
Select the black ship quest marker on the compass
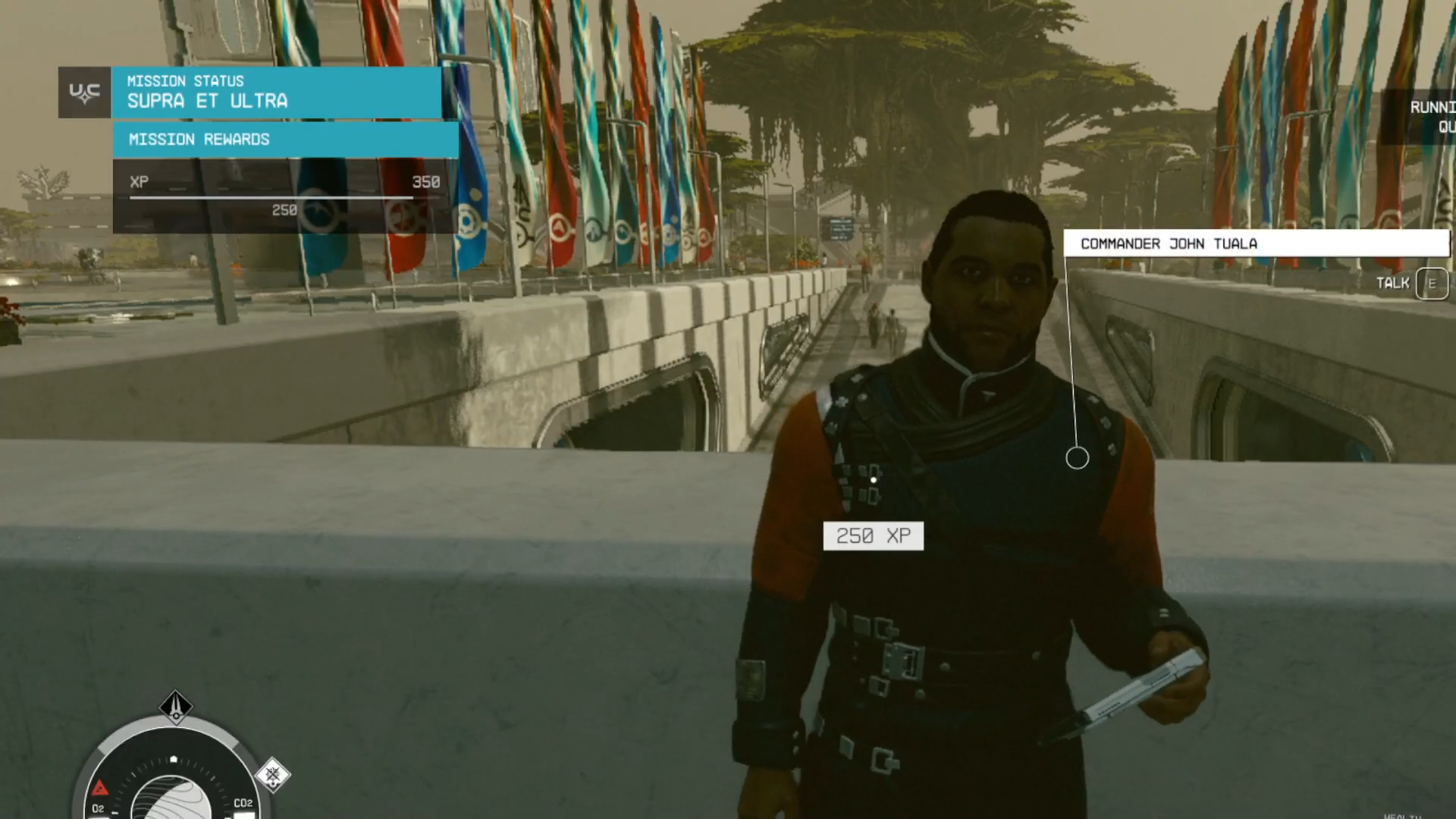[x=176, y=707]
